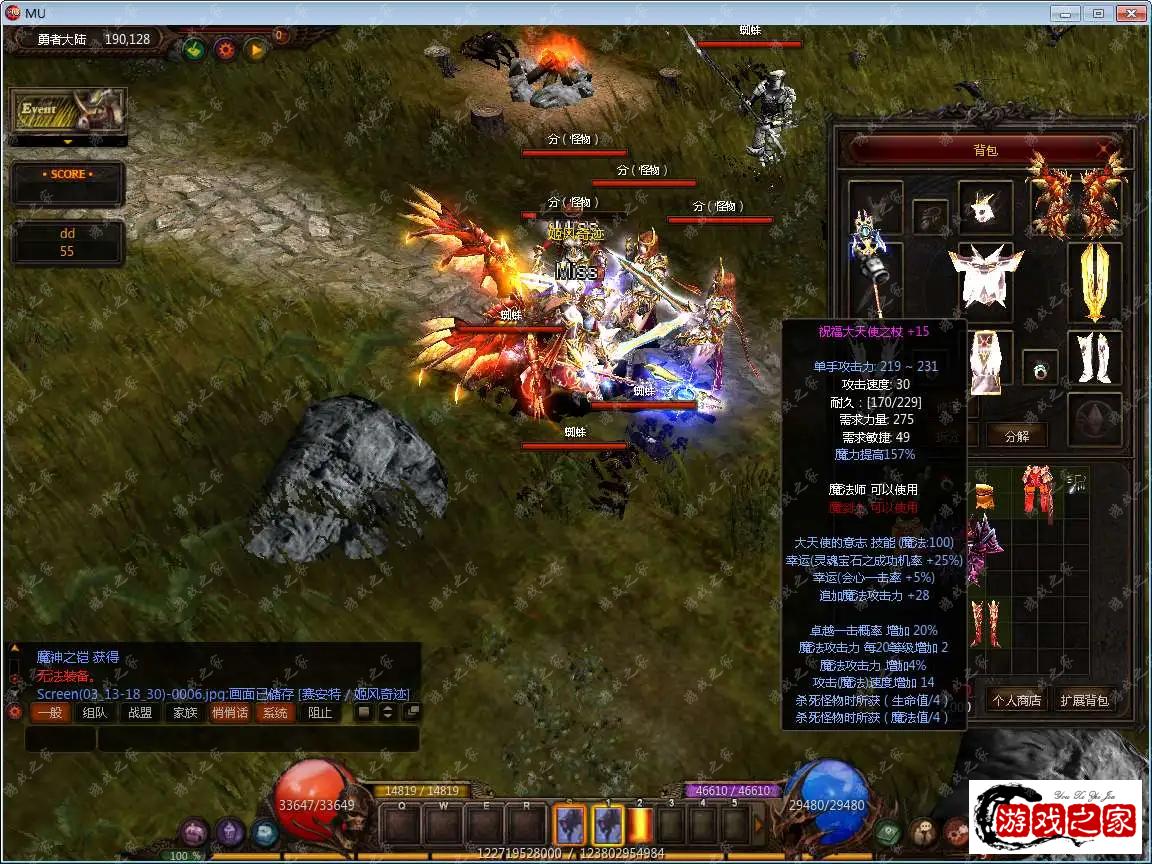Select the equipped white boots slot
Screen dimensions: 1152x864
[x=1094, y=357]
